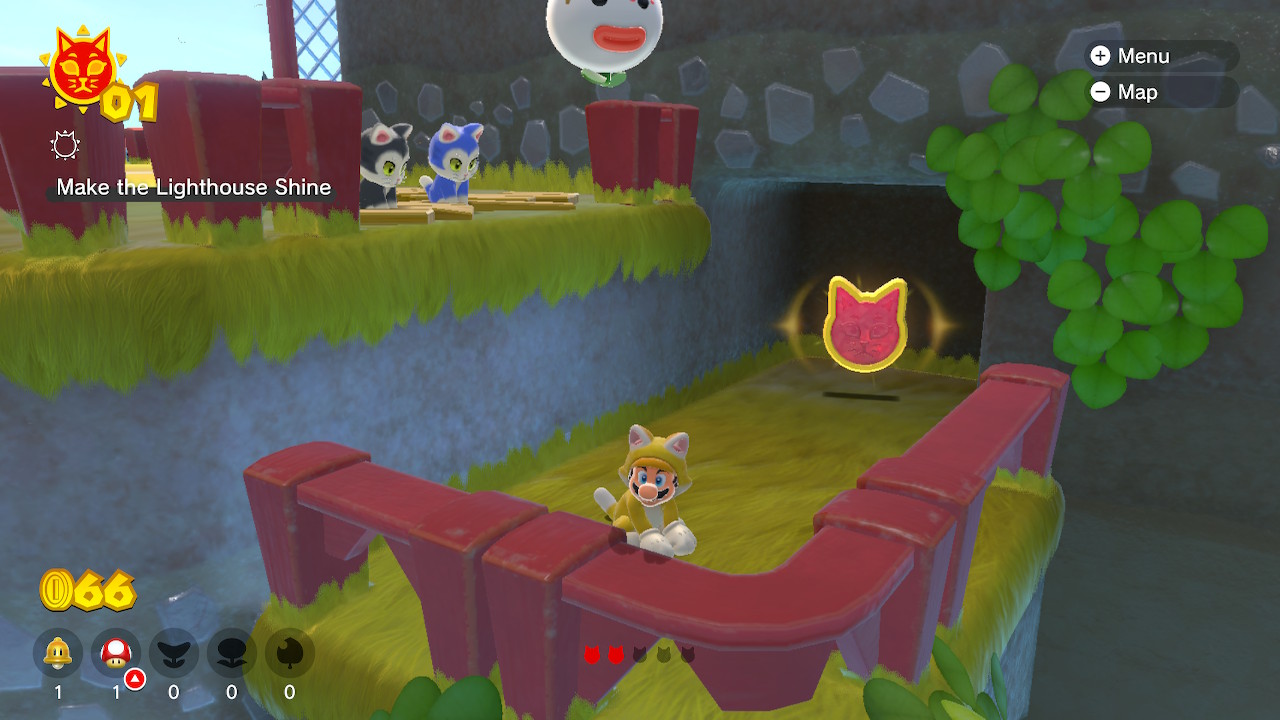Select the Super Bell reserve item
Viewport: 1280px width, 720px height.
point(58,654)
